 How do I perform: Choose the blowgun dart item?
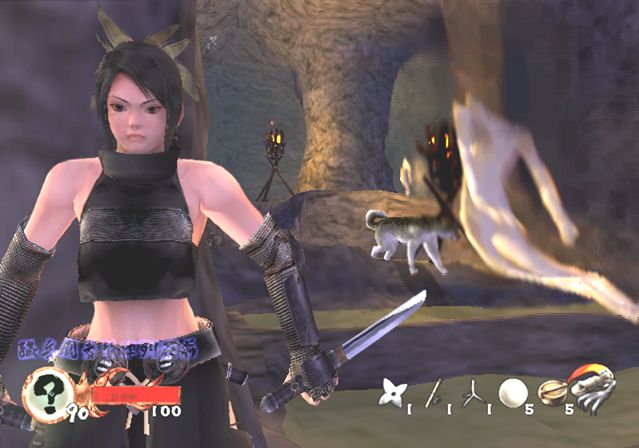(434, 393)
